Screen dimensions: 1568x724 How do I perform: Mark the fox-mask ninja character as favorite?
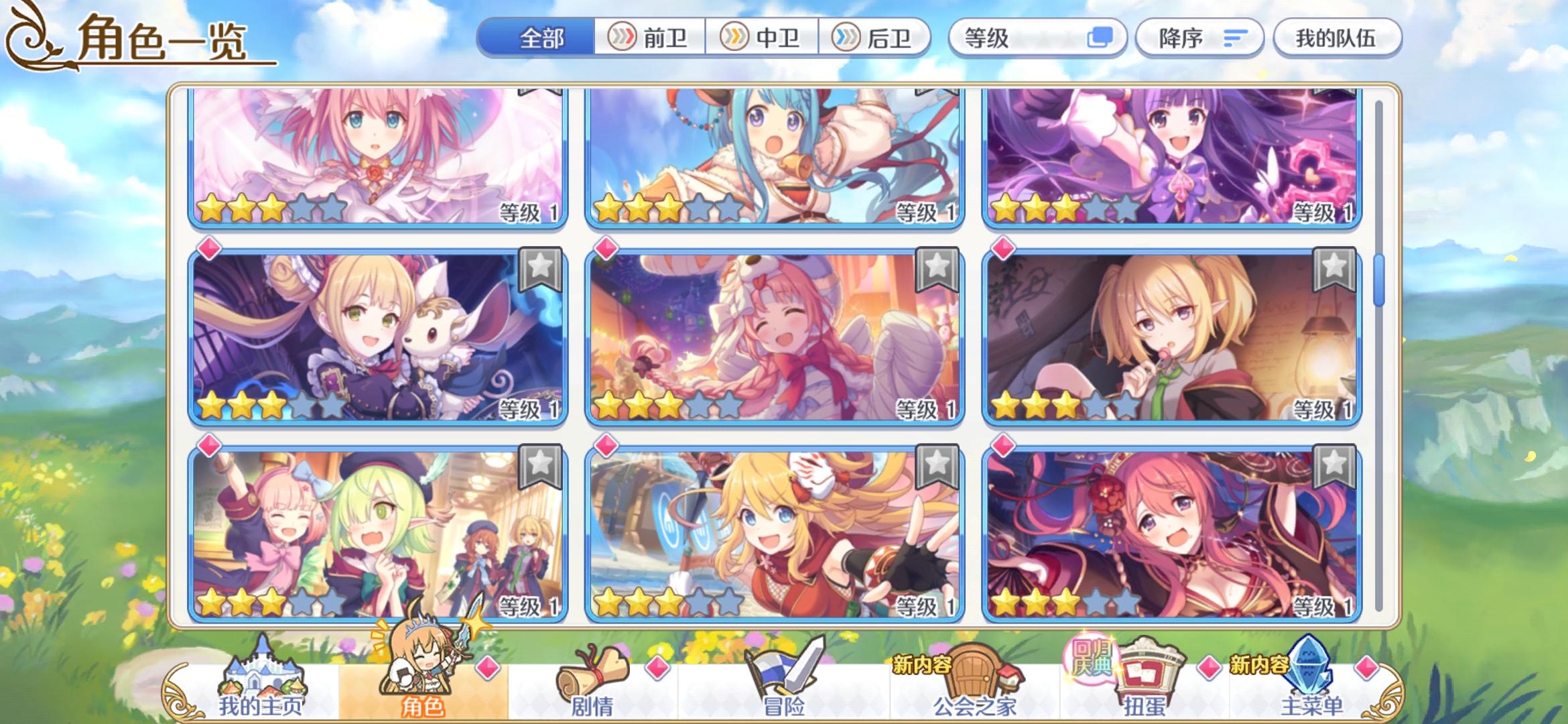(x=937, y=465)
